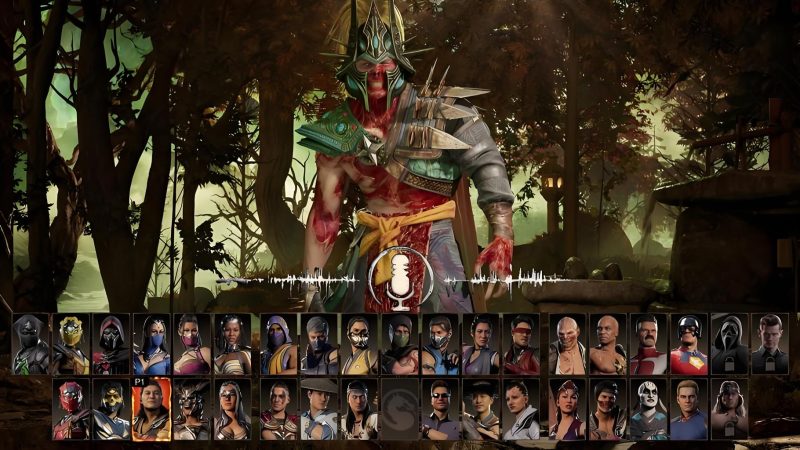This screenshot has height=450, width=800.
Task: Select Baraka's portrait
Action: click(x=567, y=345)
